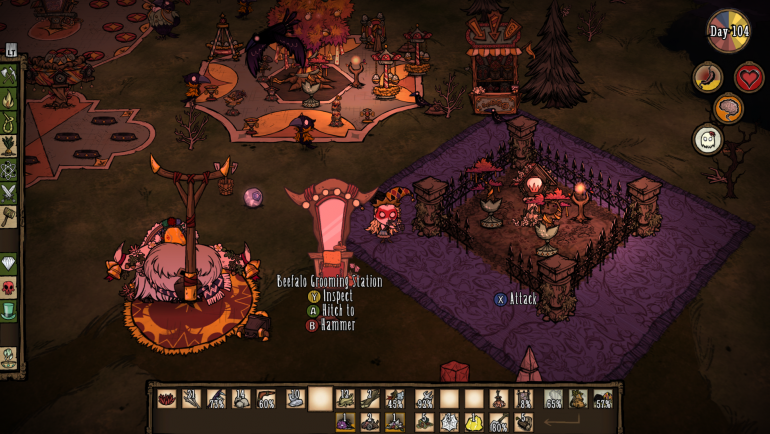Select the inventory item showing 57% durability
This screenshot has width=770, height=434.
[602, 399]
